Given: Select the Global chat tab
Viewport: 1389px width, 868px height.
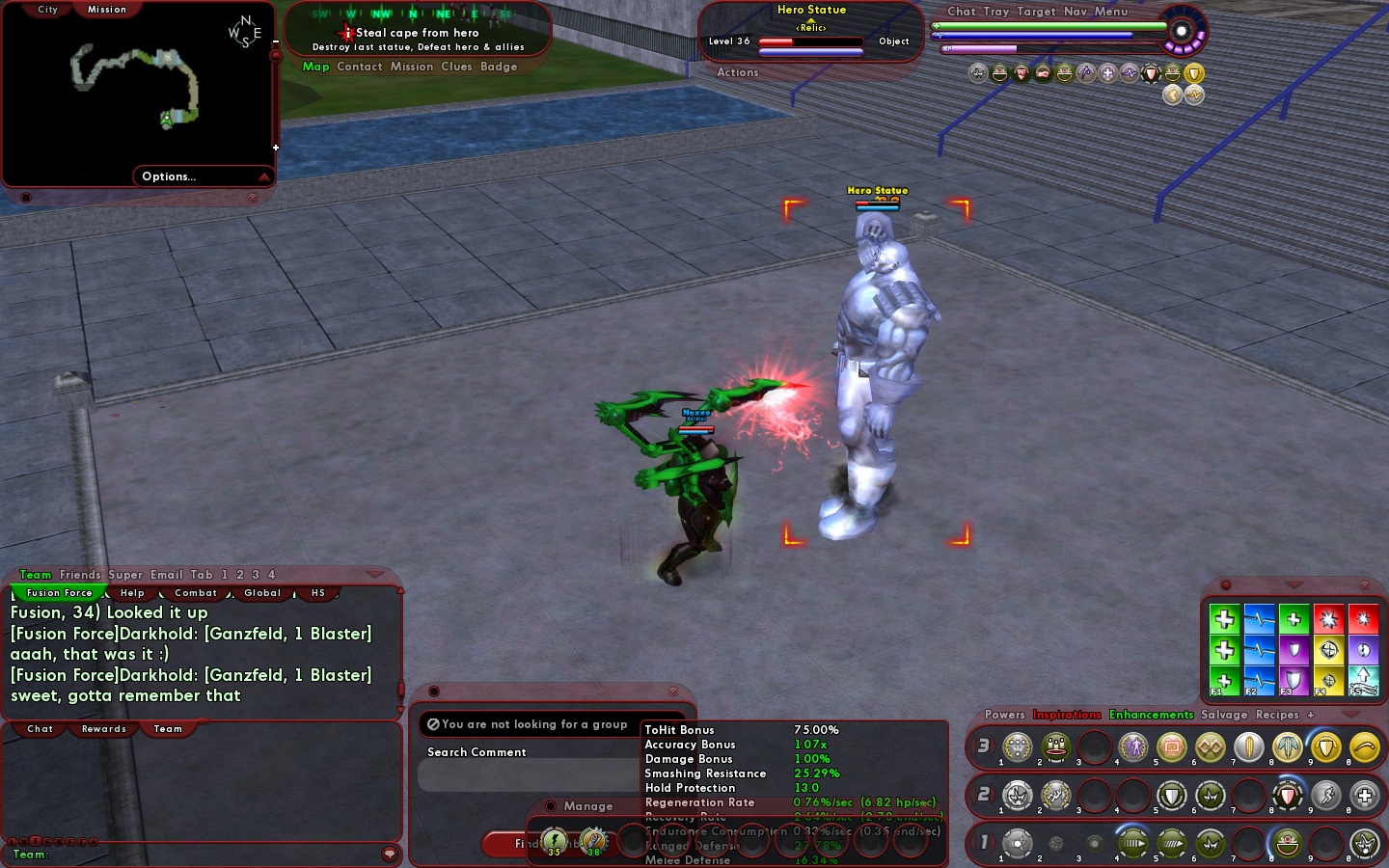Looking at the screenshot, I should tap(262, 593).
